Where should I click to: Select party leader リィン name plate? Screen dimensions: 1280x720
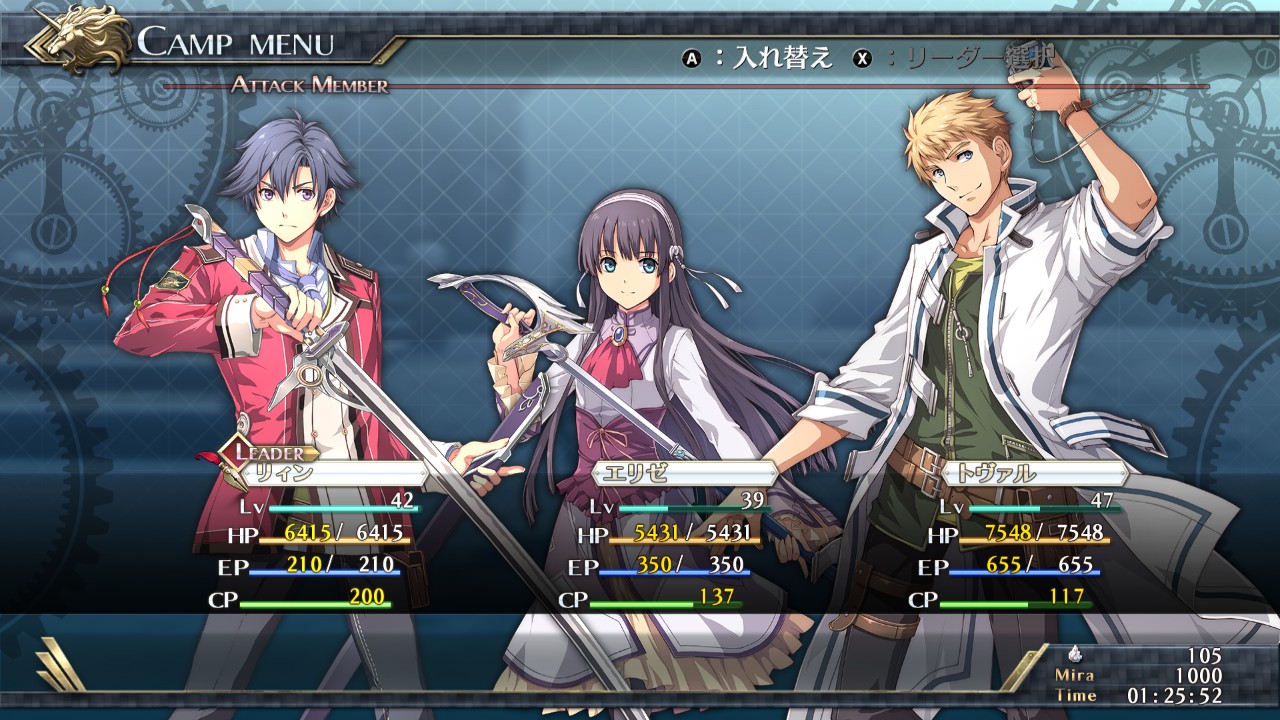pyautogui.click(x=330, y=474)
